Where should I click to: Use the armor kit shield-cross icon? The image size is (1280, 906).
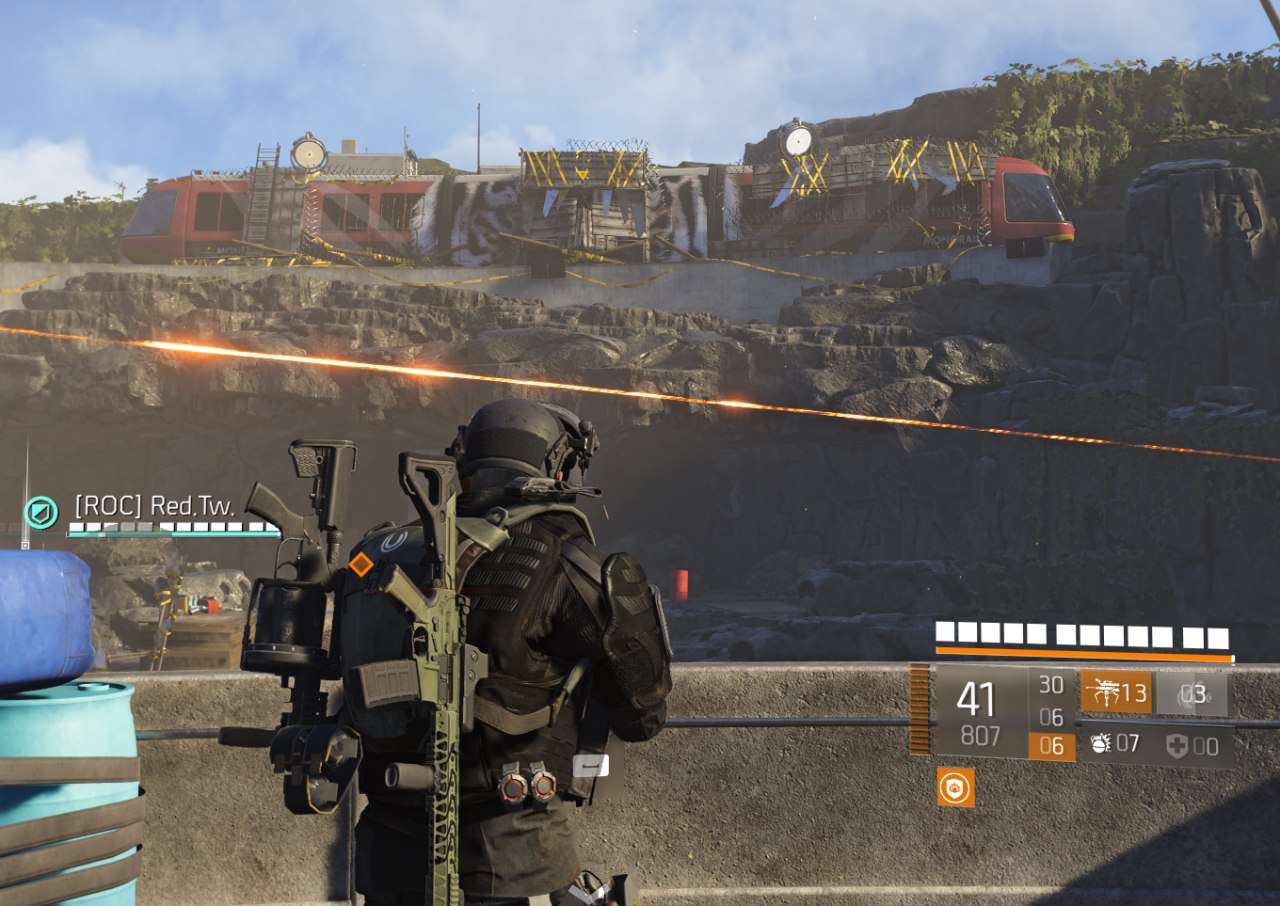pyautogui.click(x=1178, y=745)
